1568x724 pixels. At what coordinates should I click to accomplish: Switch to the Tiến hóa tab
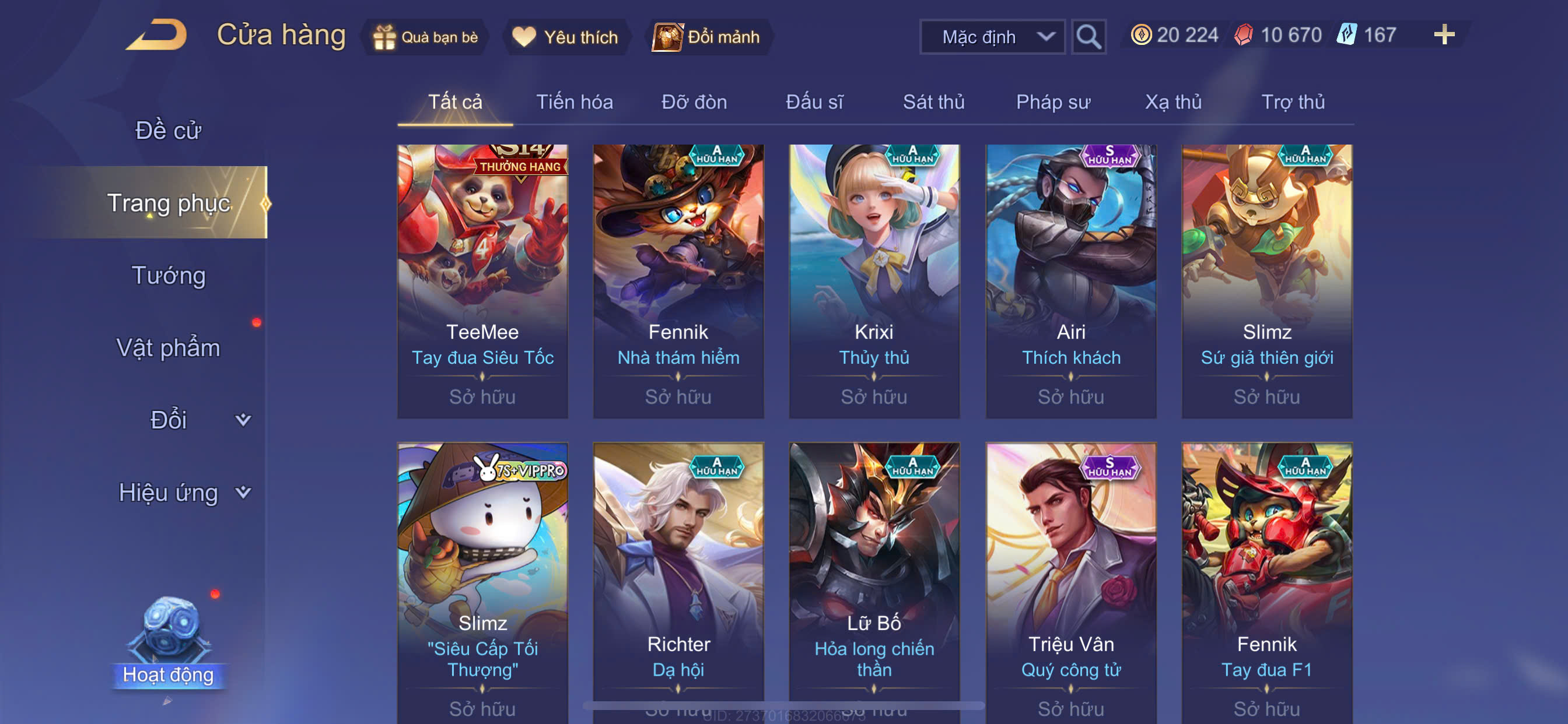(x=574, y=101)
